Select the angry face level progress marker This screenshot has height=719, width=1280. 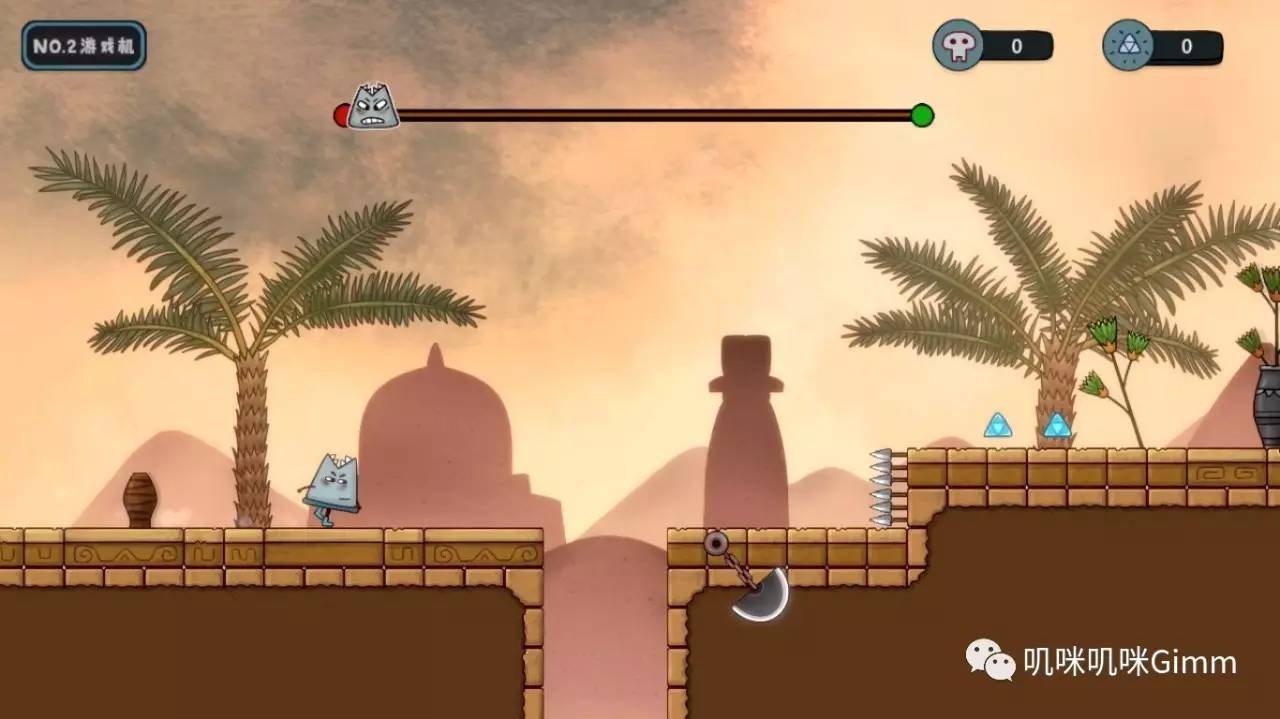373,108
